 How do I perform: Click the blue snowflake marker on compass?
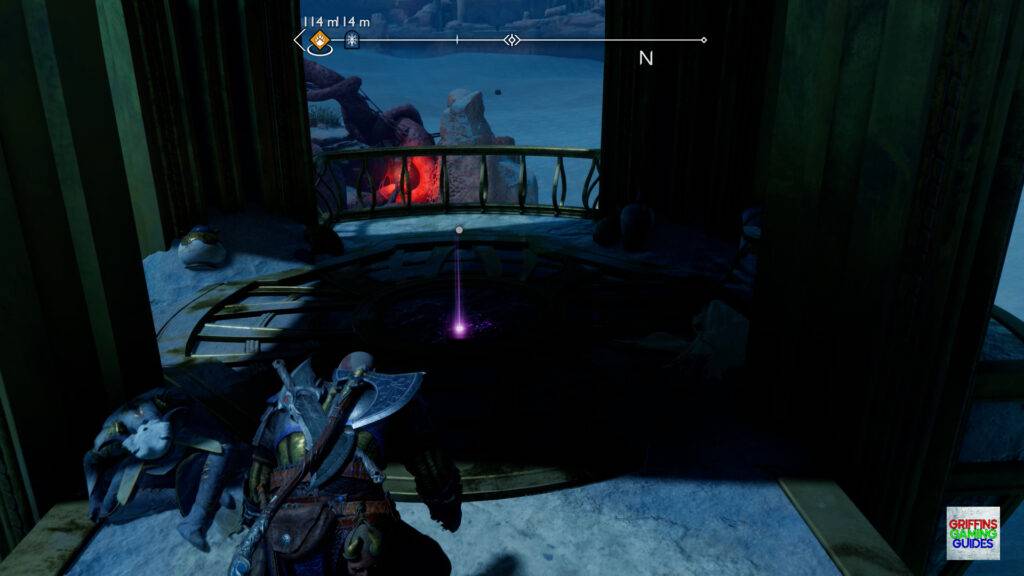coord(351,40)
